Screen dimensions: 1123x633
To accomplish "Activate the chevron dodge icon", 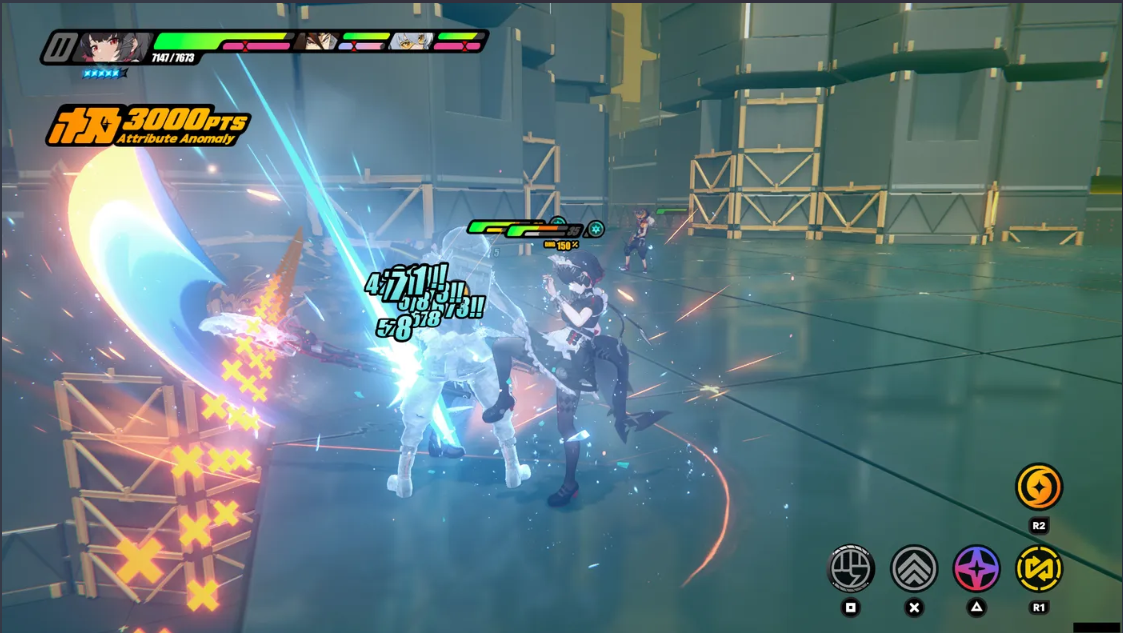I will pyautogui.click(x=914, y=569).
